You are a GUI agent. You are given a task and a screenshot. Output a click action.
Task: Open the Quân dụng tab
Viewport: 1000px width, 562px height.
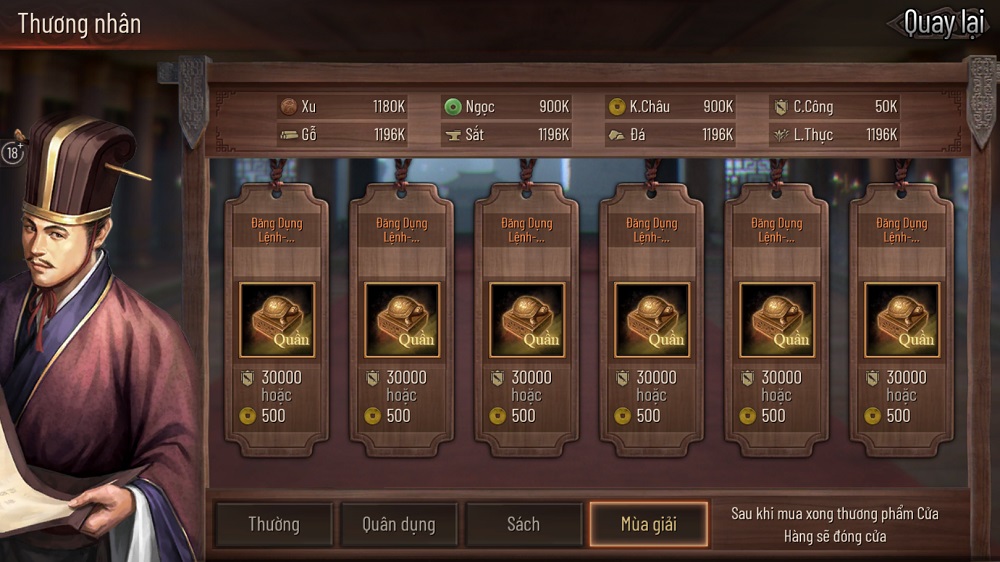[x=398, y=525]
